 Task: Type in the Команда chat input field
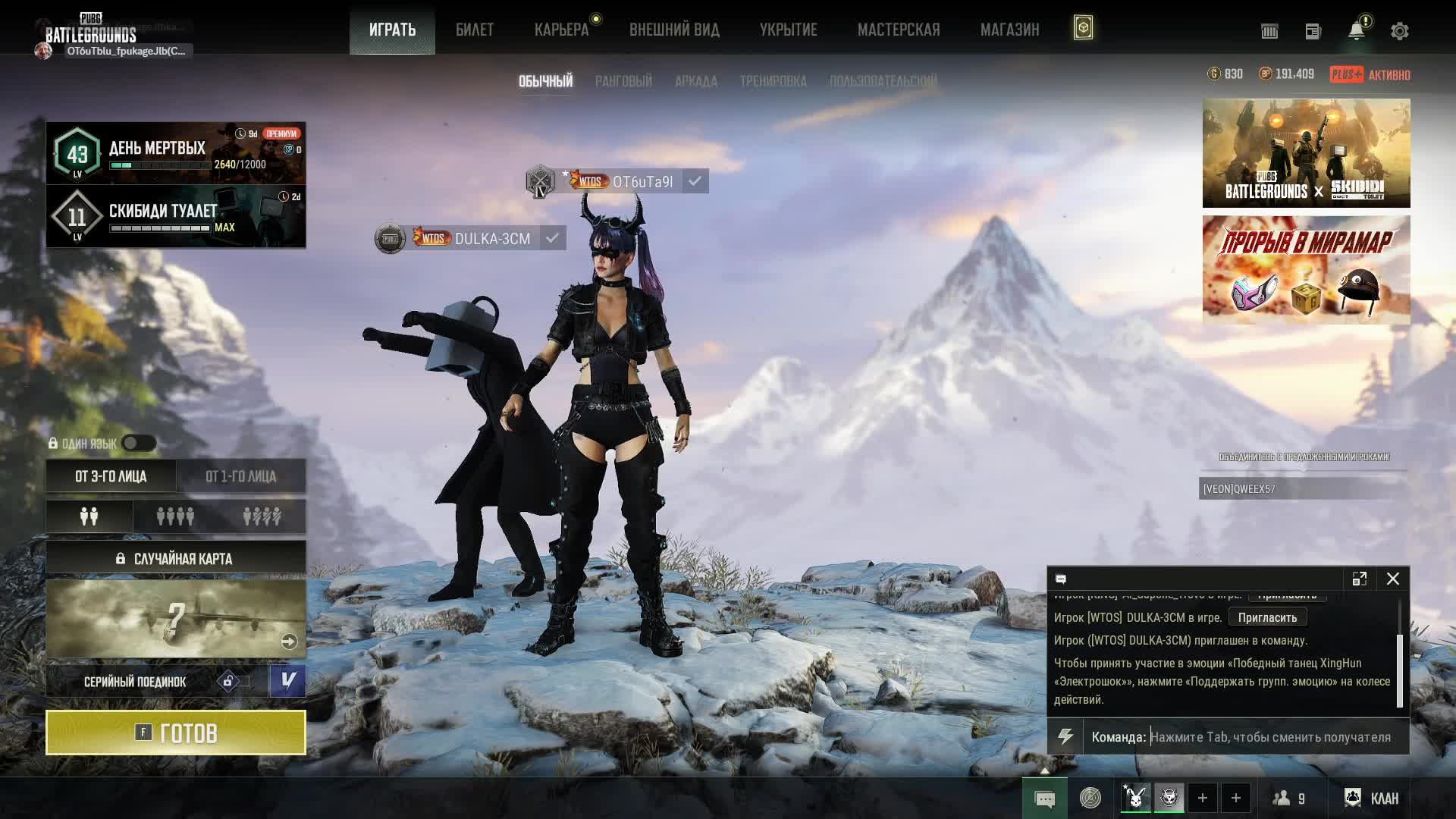[x=1270, y=737]
